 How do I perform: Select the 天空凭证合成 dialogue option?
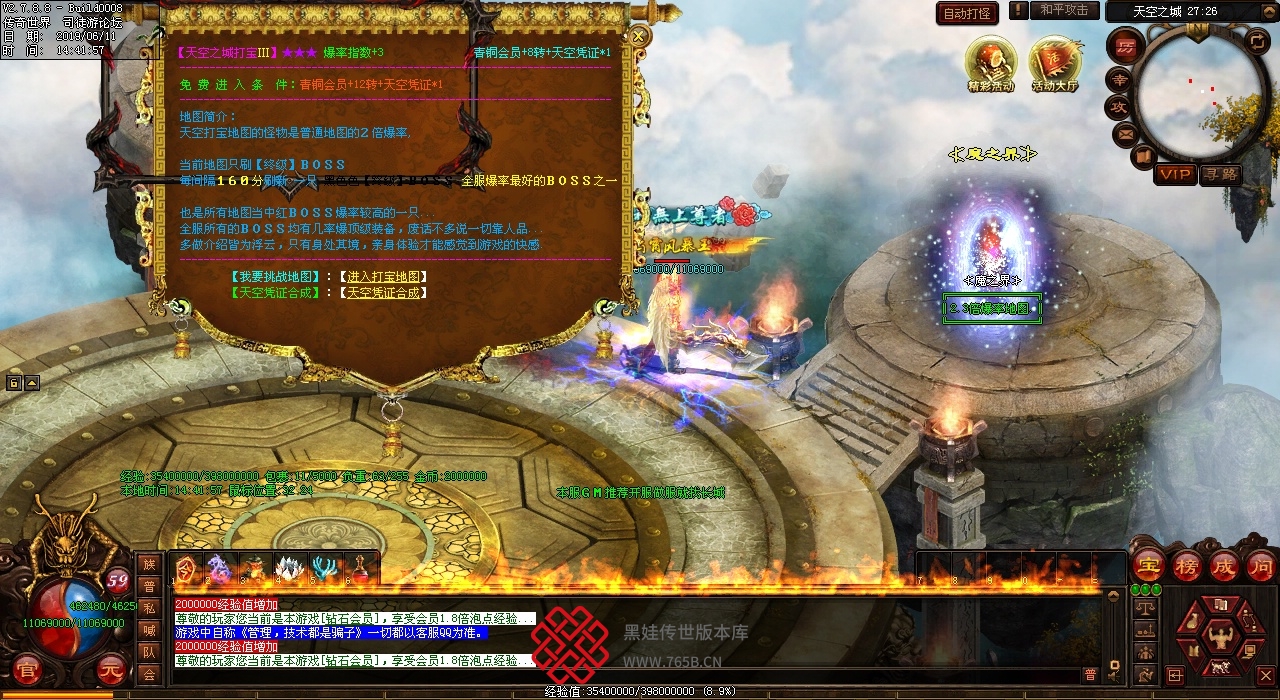pyautogui.click(x=383, y=293)
